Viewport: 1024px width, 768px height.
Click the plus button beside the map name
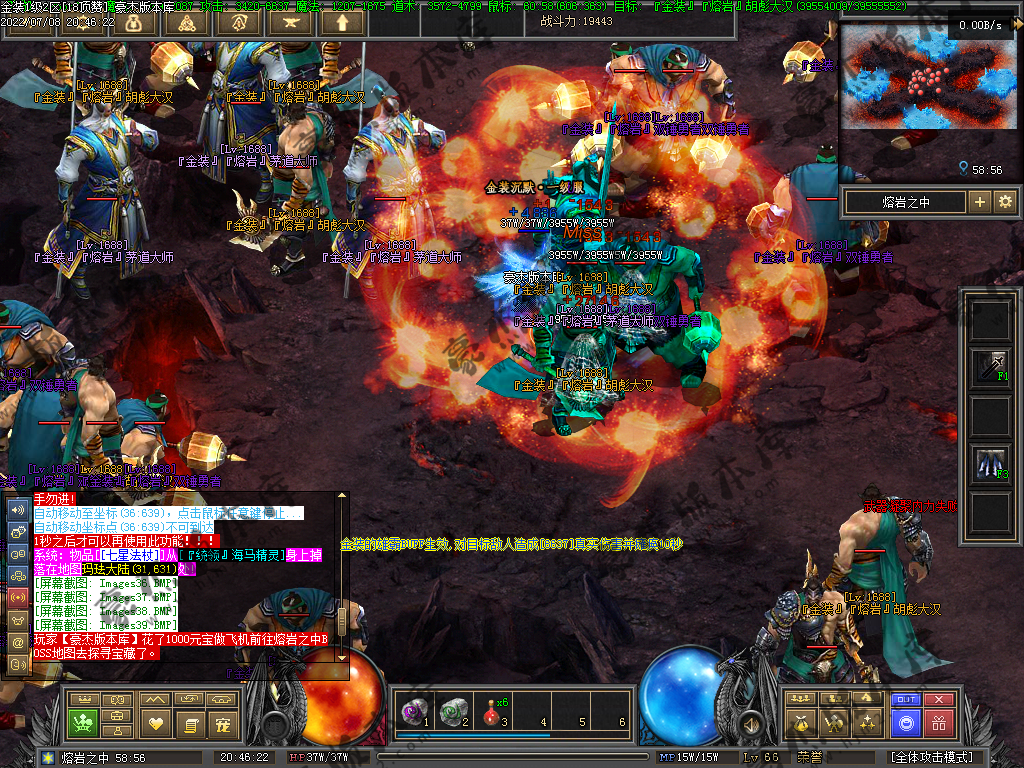(980, 202)
